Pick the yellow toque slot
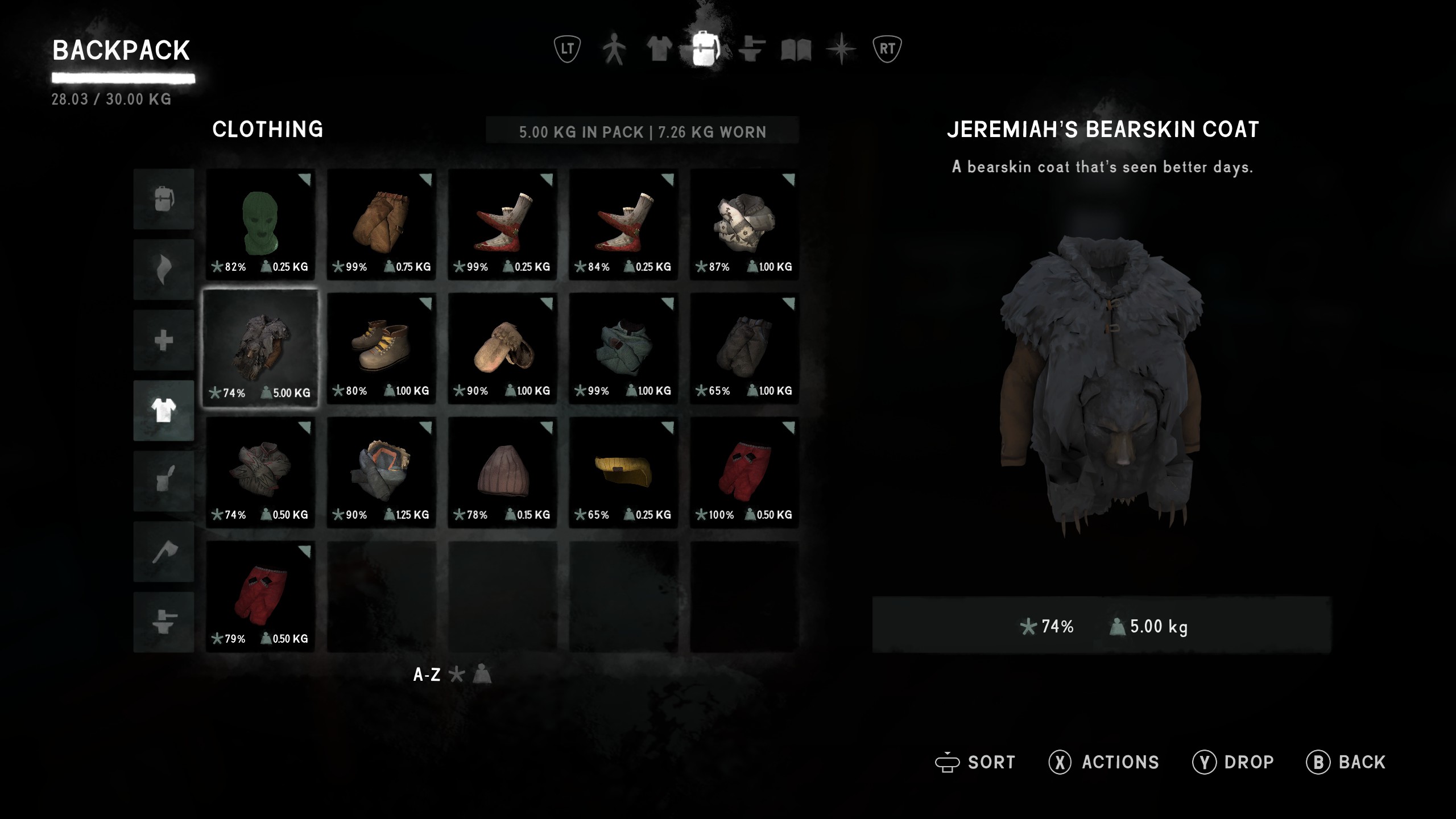 [x=623, y=472]
